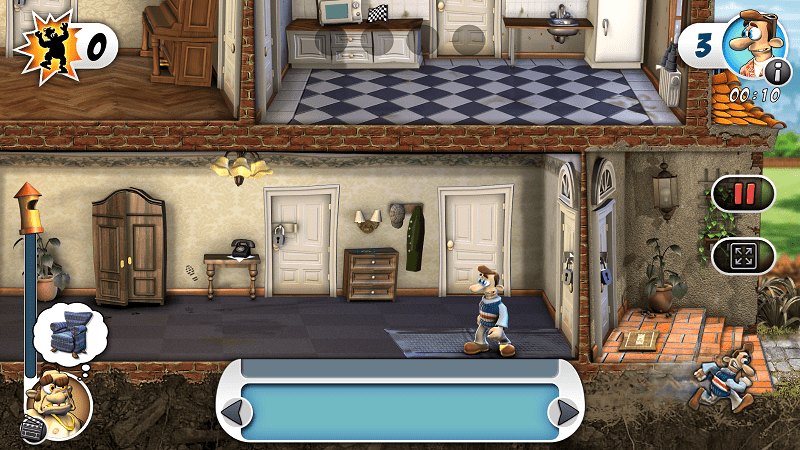
Task: Pause the game with the red button
Action: click(x=742, y=192)
